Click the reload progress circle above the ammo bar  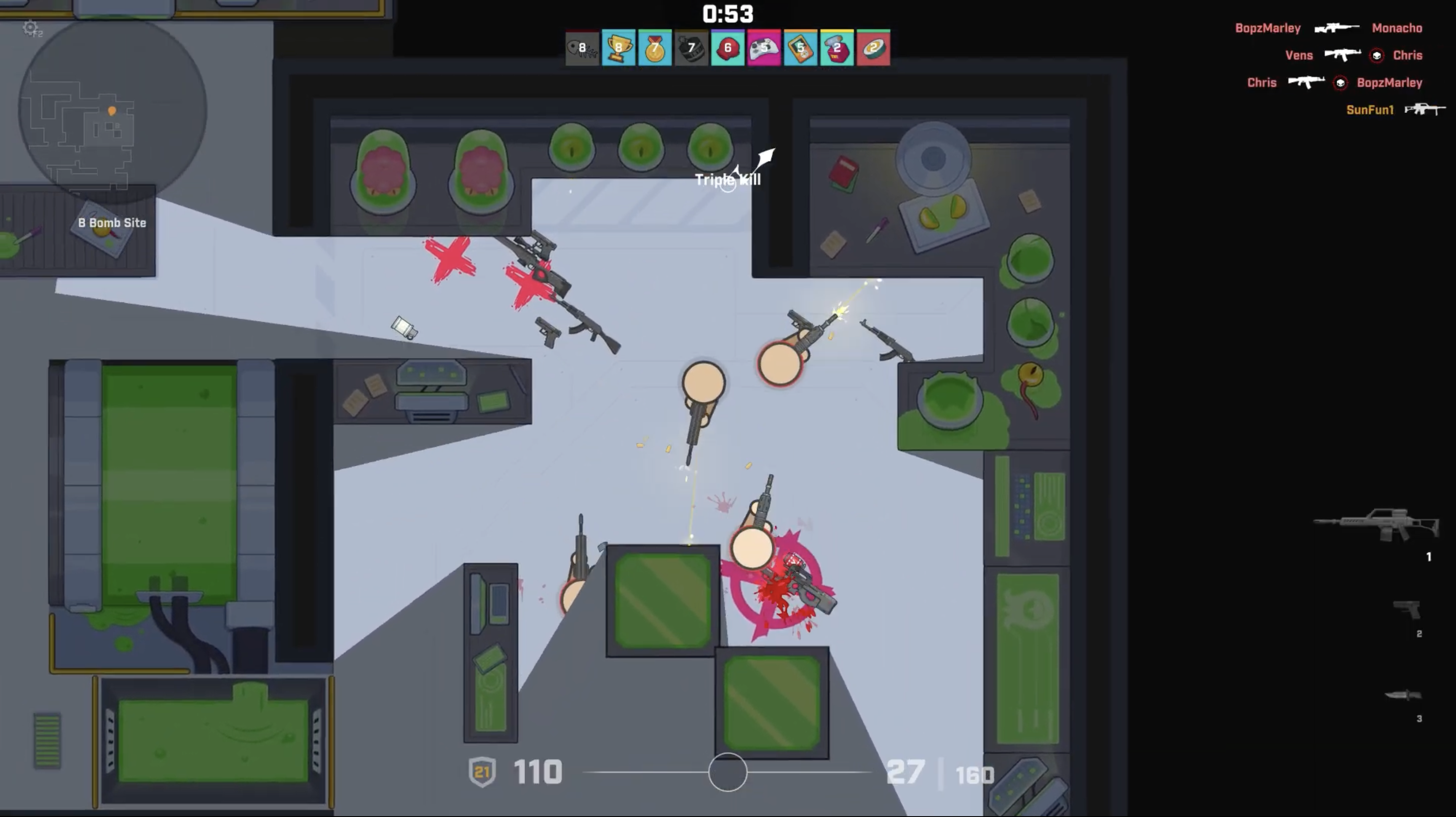coord(728,772)
